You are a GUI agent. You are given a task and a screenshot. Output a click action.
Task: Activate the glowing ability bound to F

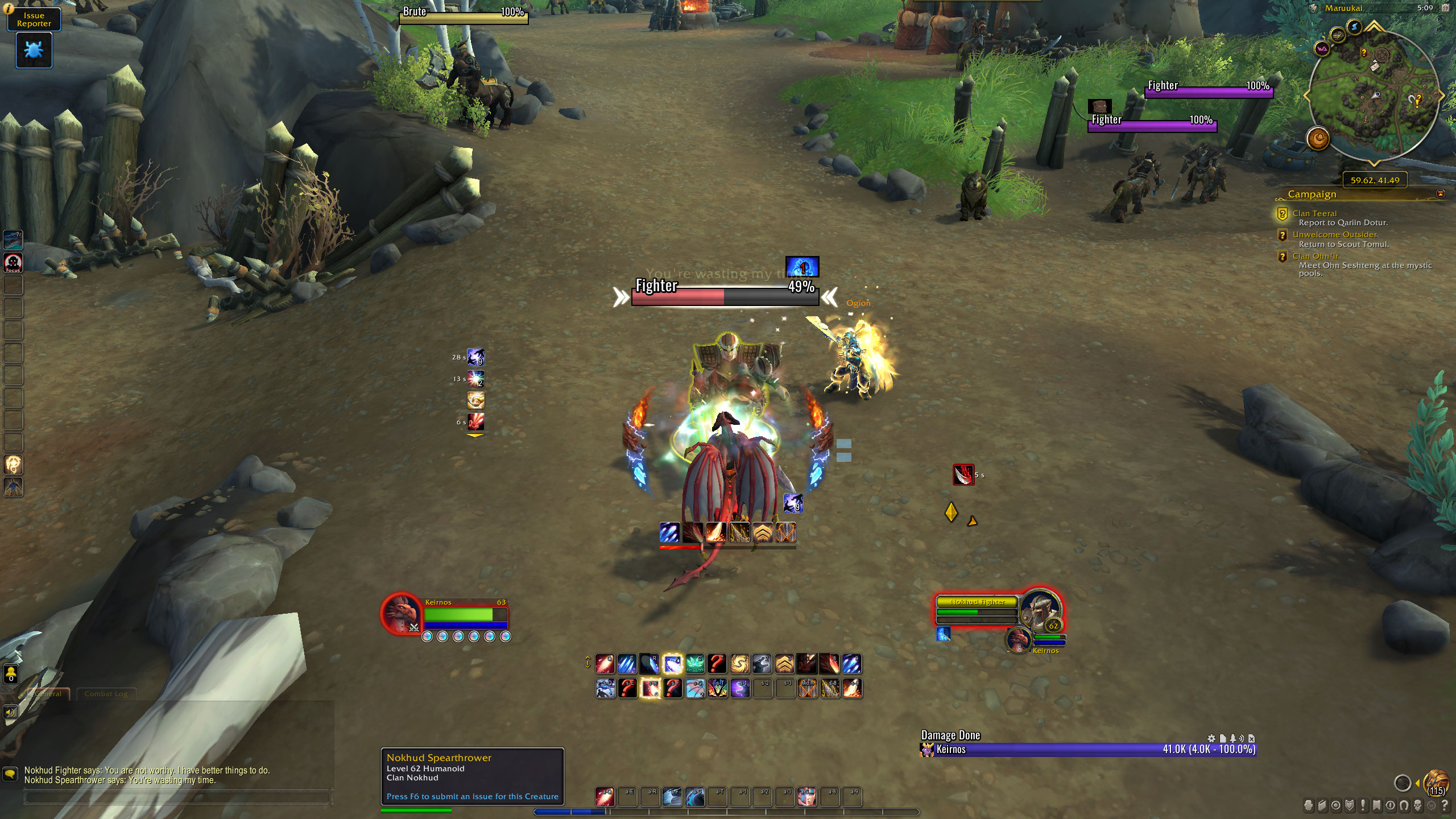point(672,664)
